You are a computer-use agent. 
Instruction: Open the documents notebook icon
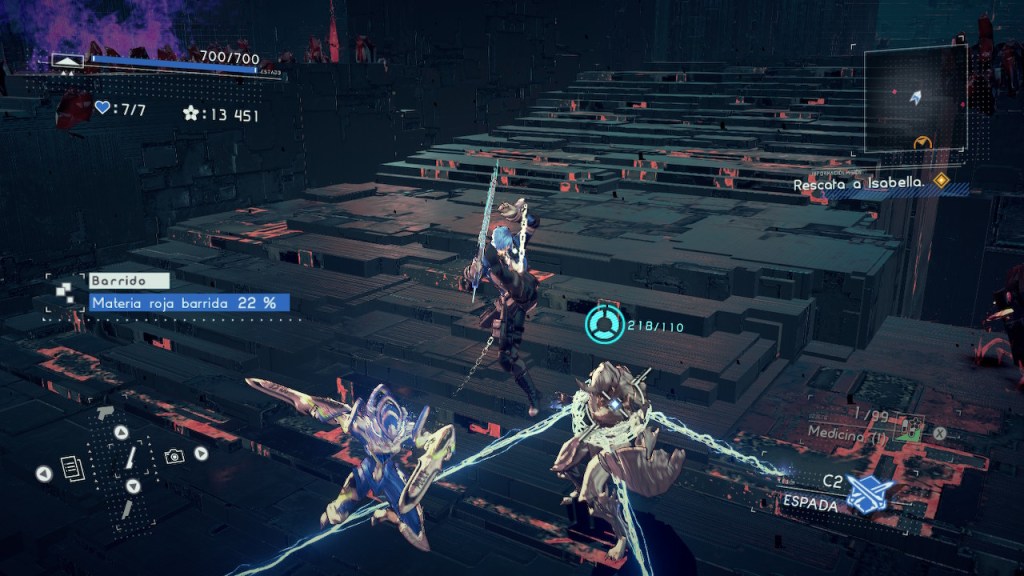click(x=70, y=466)
